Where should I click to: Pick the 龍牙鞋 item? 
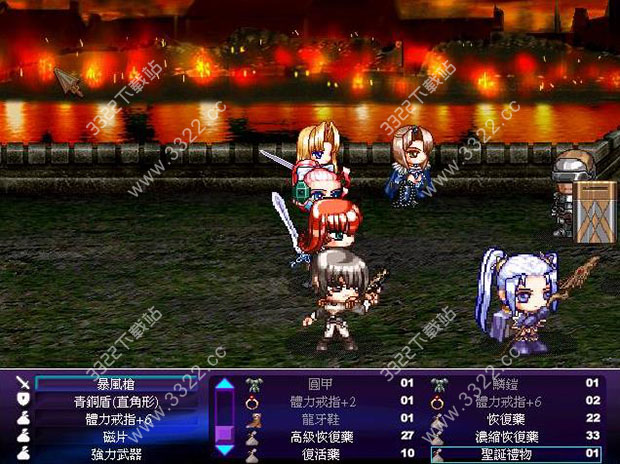pyautogui.click(x=320, y=419)
